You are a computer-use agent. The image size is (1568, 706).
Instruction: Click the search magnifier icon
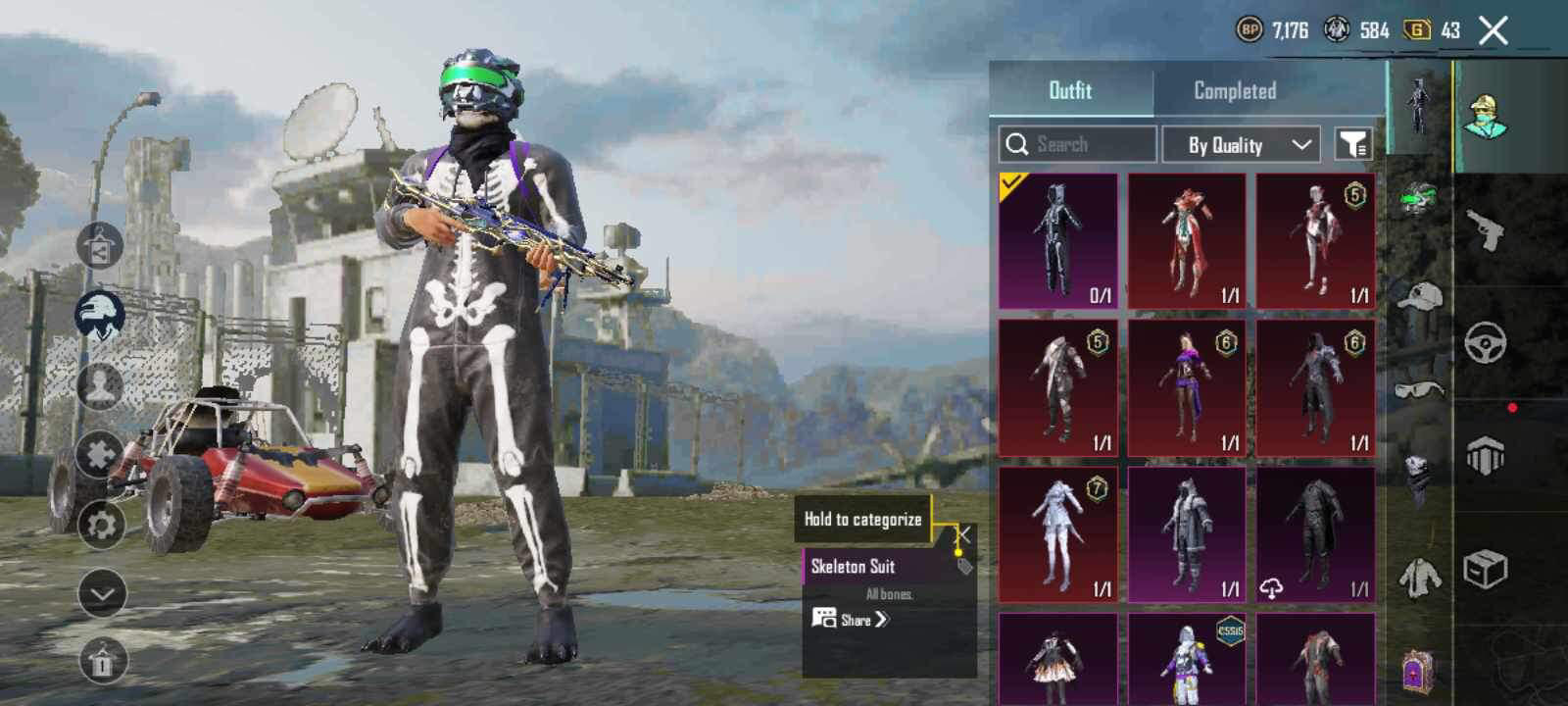coord(1017,144)
